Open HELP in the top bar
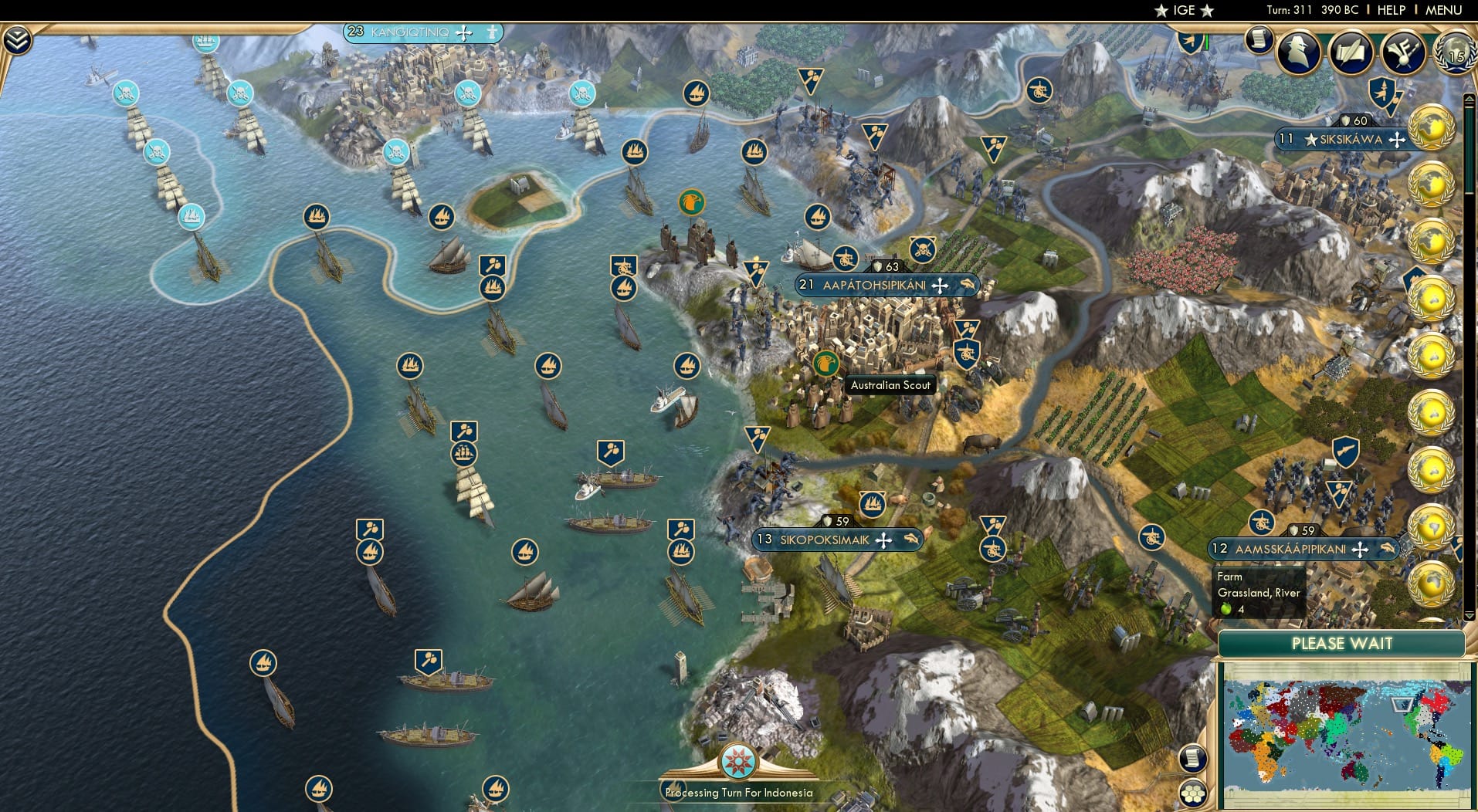Image resolution: width=1478 pixels, height=812 pixels. 1392,10
